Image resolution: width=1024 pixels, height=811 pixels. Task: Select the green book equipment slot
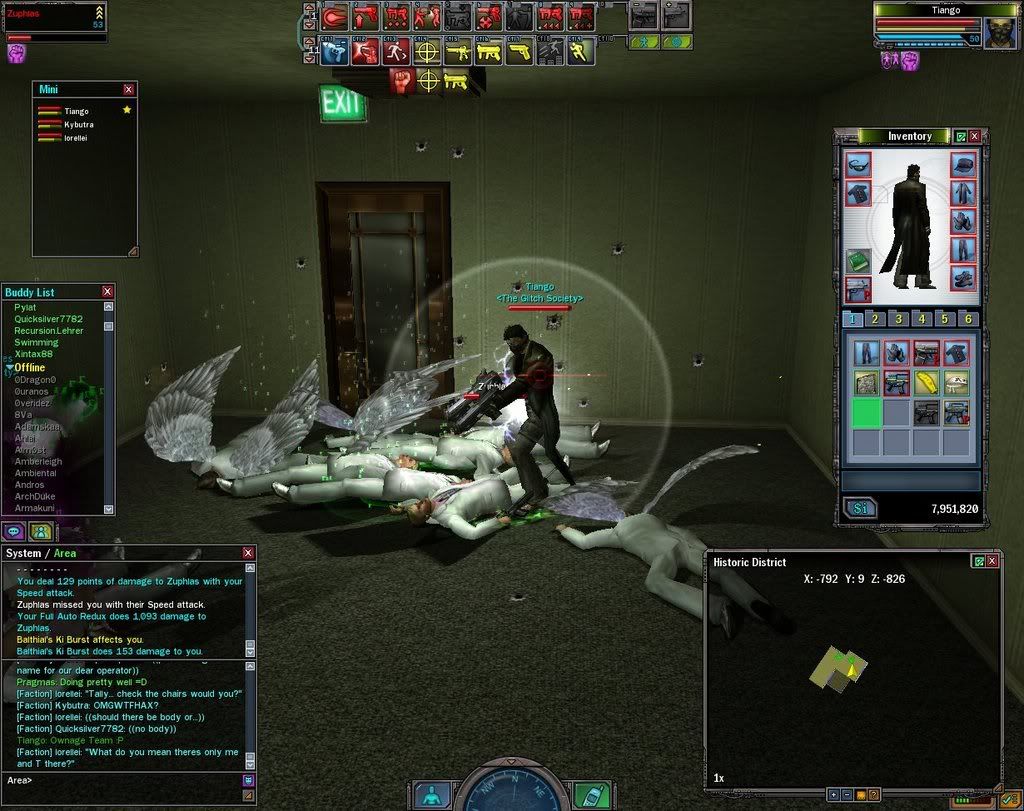[x=858, y=260]
